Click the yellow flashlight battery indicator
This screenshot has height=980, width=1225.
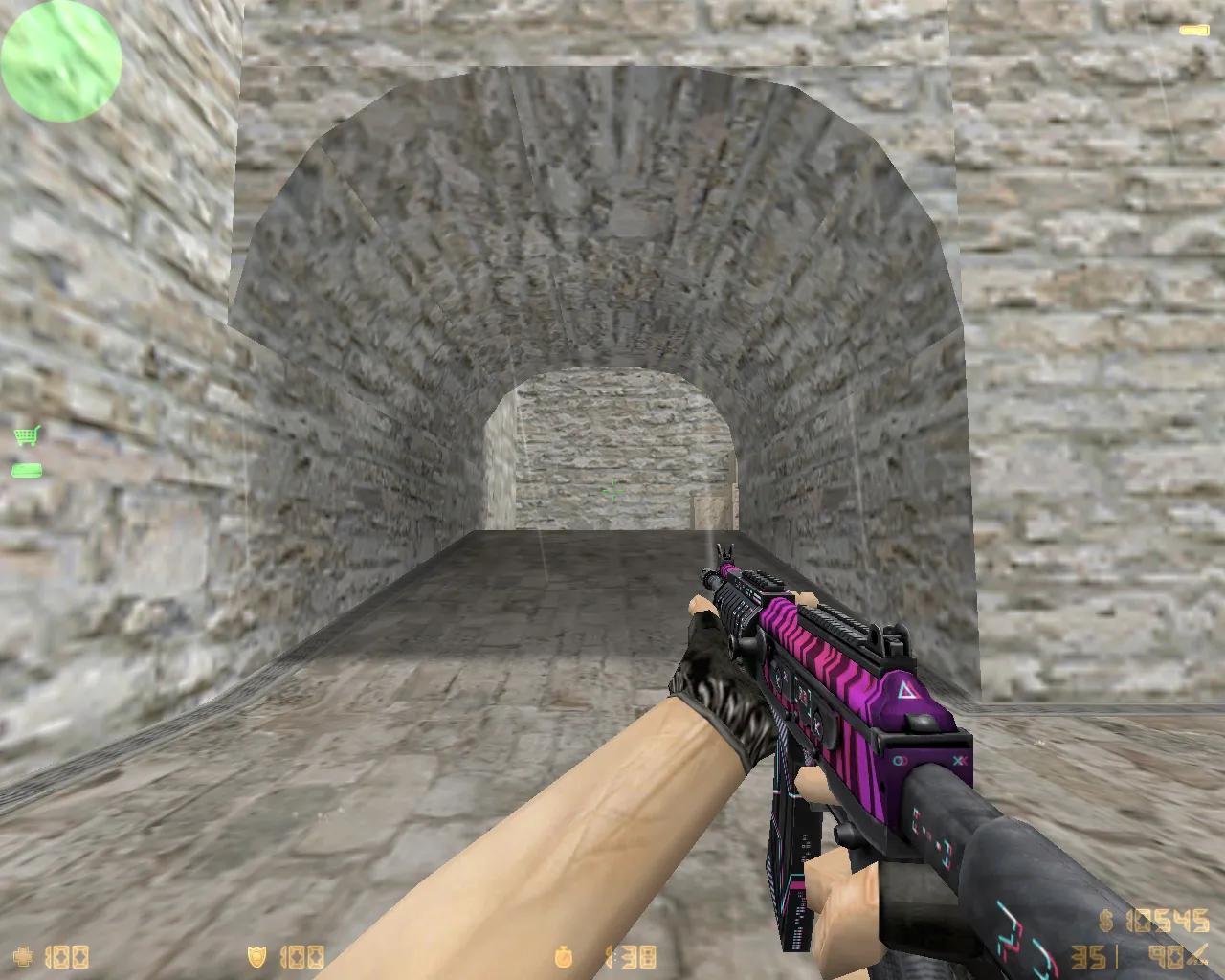1194,30
